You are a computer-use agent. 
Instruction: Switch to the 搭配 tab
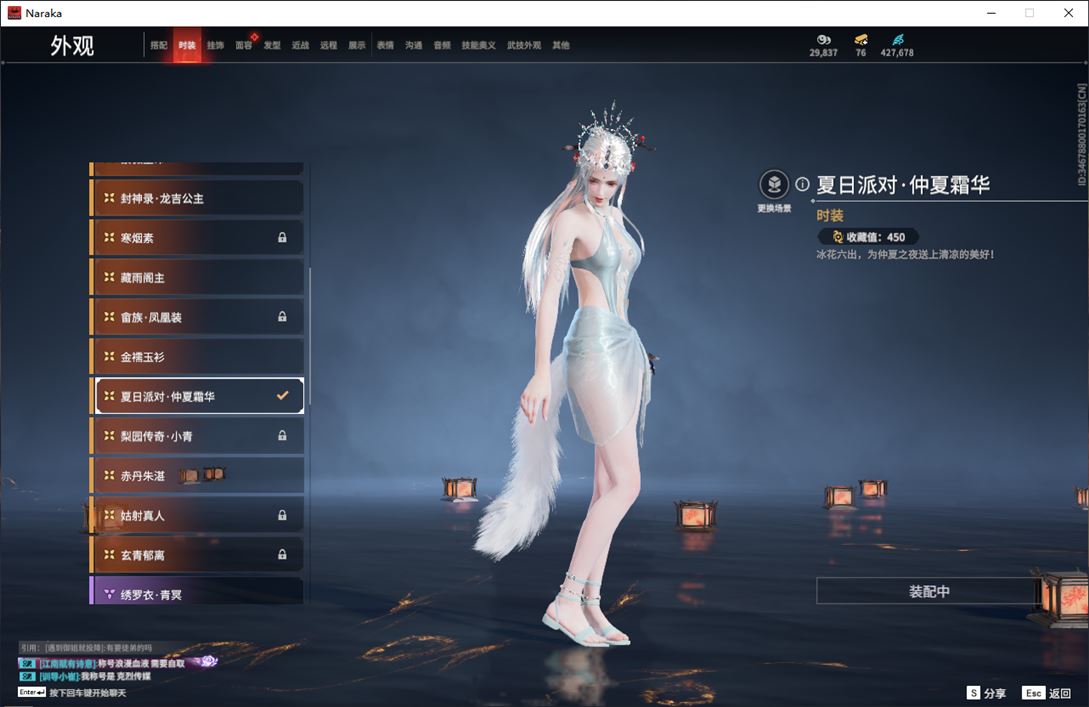tap(159, 46)
